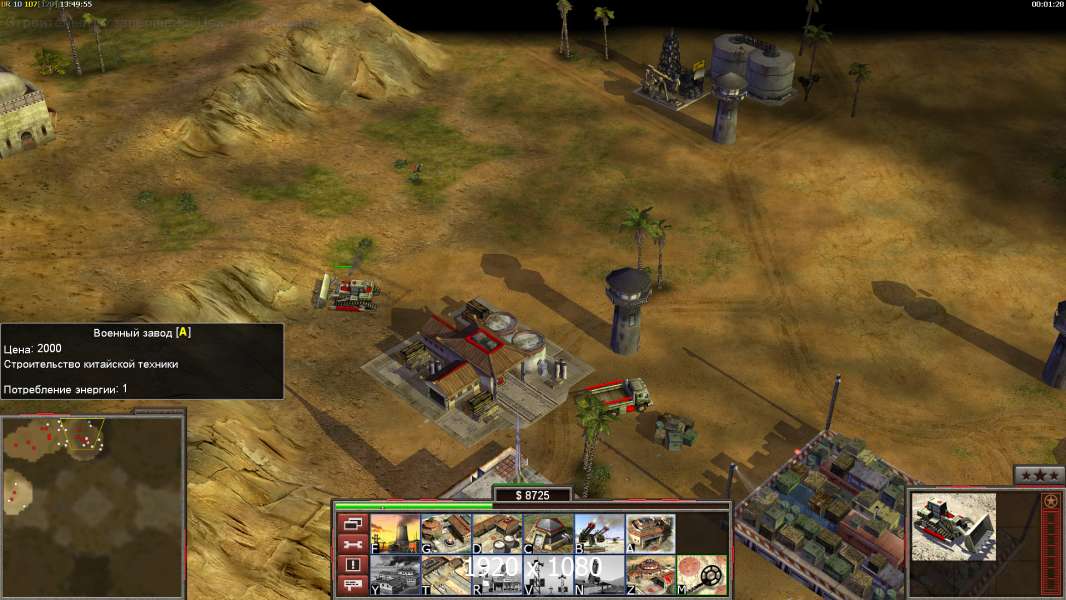Select the Gattling Cannon defense icon
The image size is (1066, 600).
(x=599, y=534)
